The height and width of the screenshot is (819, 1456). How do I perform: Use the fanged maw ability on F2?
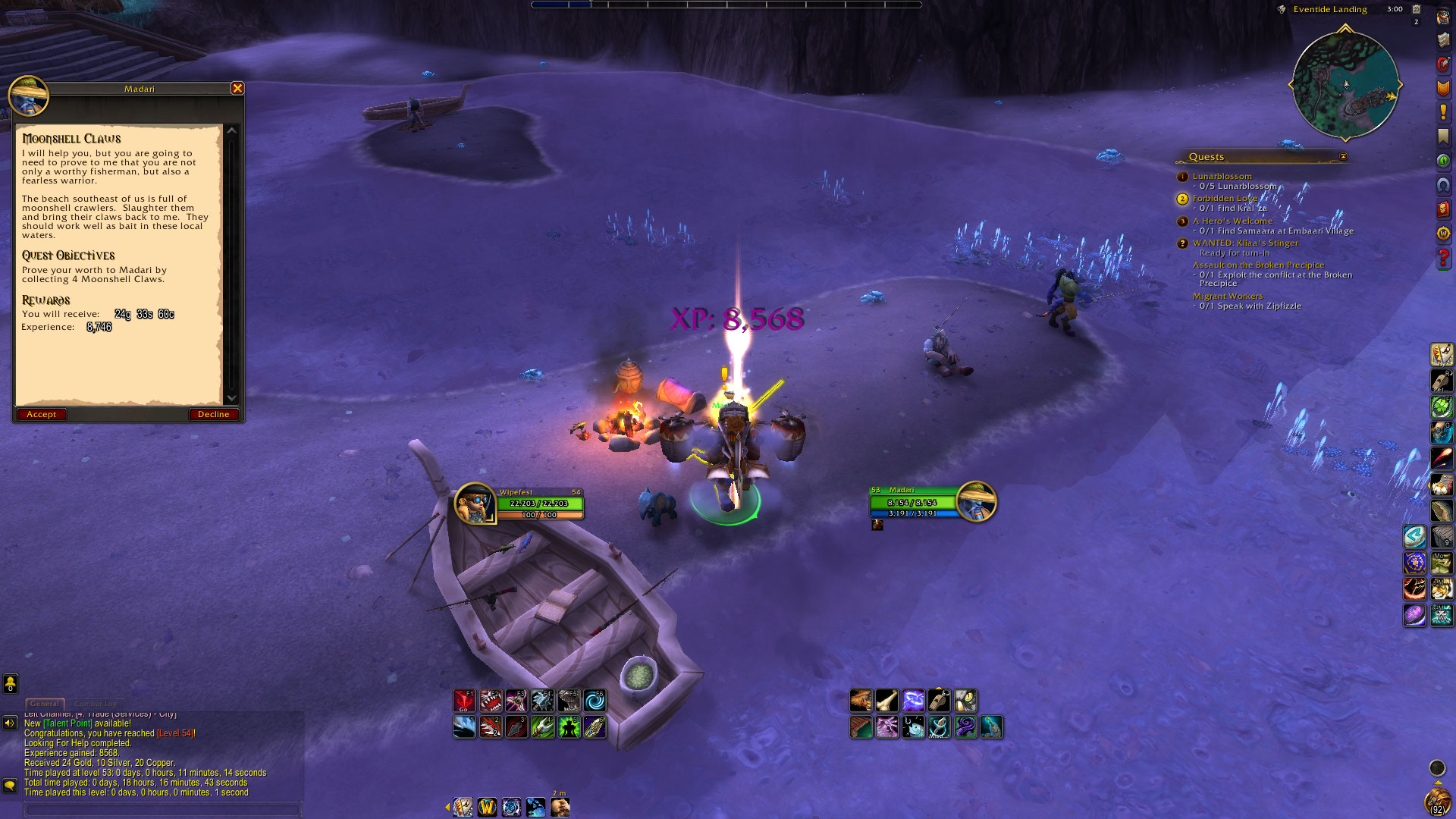(491, 701)
